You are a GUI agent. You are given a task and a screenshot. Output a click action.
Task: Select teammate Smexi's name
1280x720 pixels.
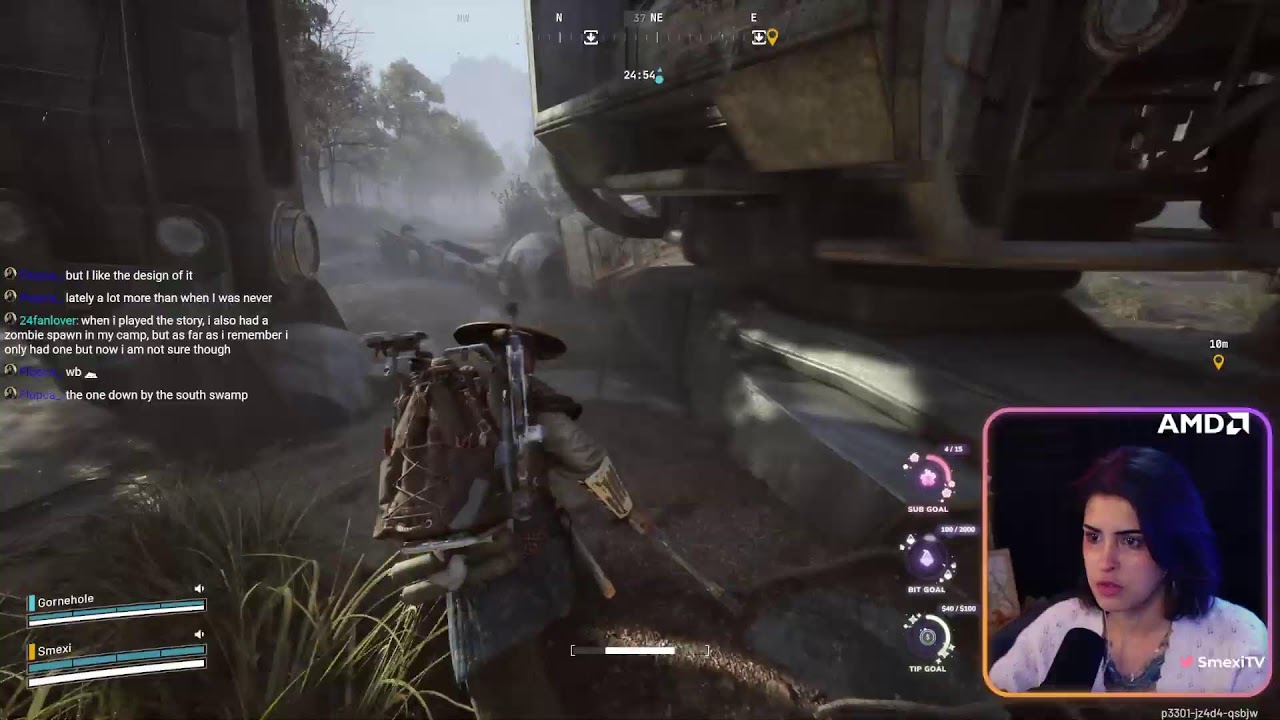(55, 650)
